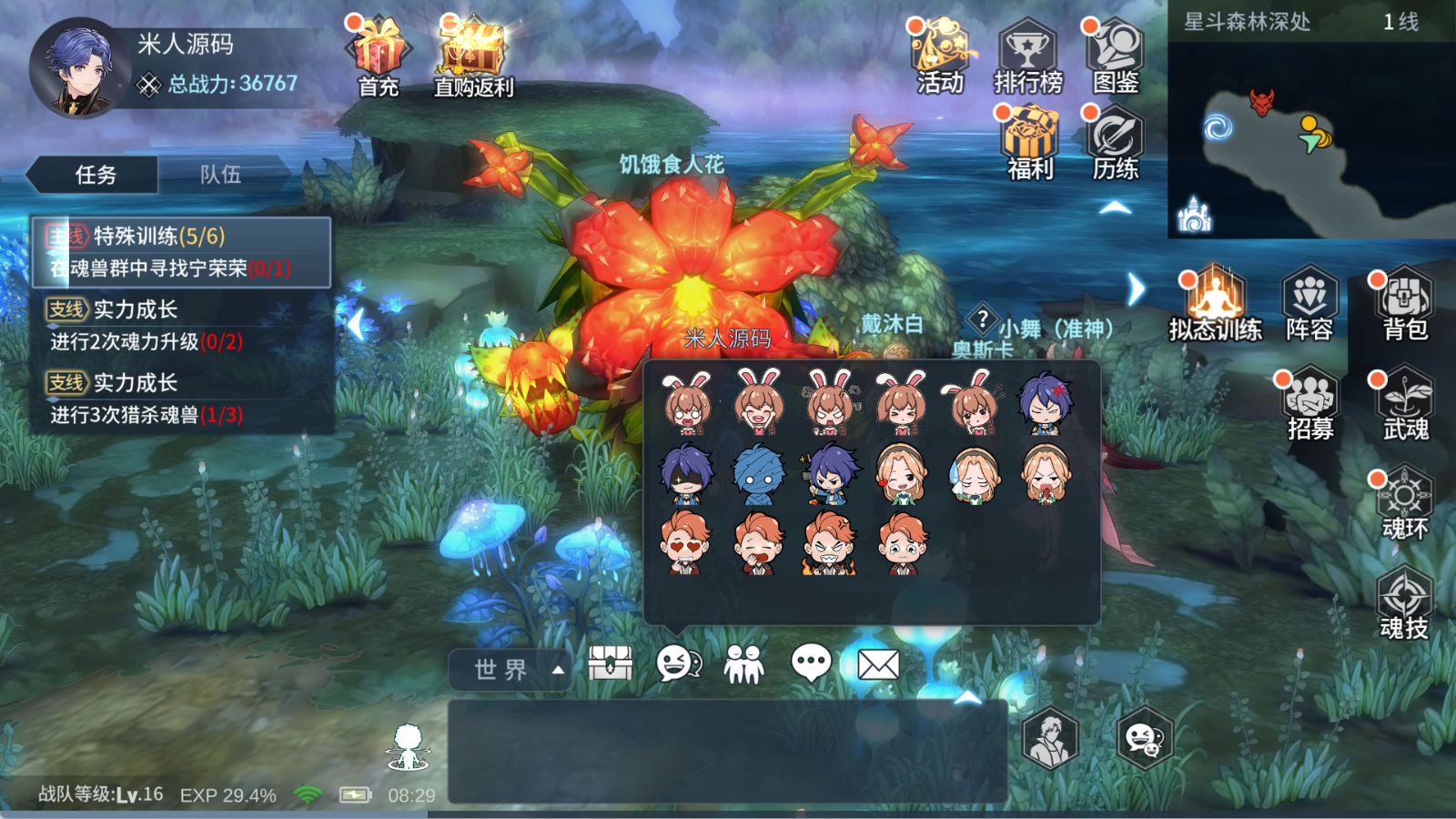Viewport: 1456px width, 819px height.
Task: Open the 首充 first-recharge gift
Action: (378, 55)
